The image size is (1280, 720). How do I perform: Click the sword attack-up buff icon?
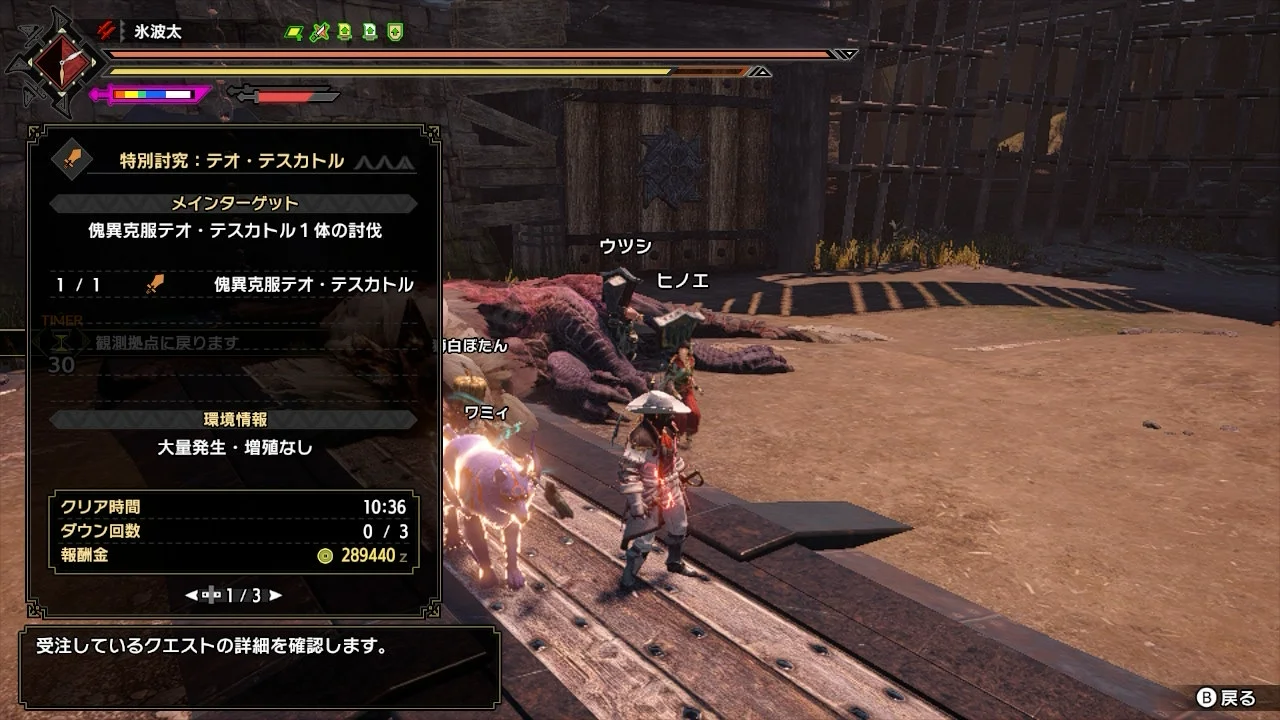[x=319, y=32]
